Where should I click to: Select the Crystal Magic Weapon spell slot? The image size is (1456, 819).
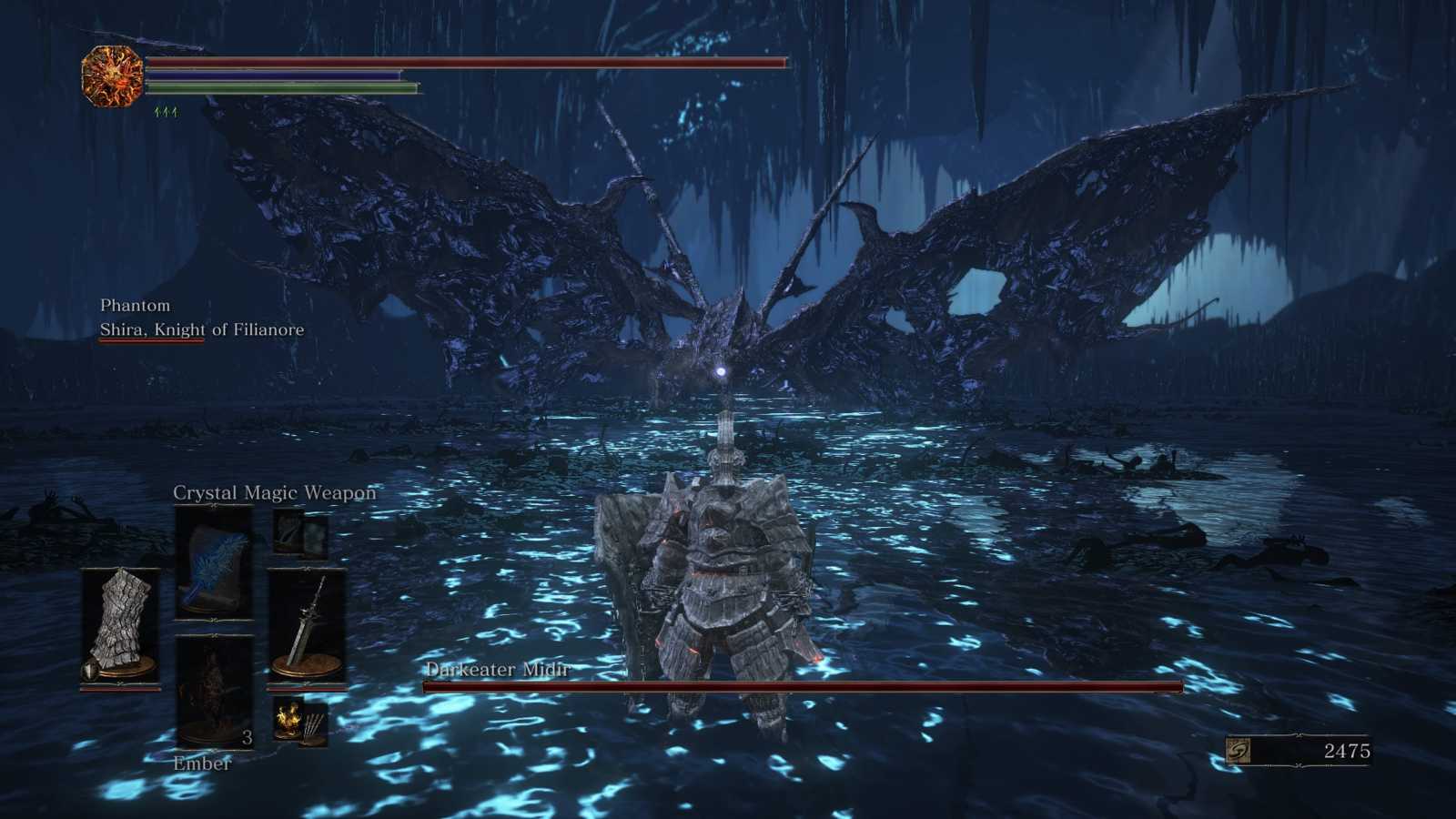[214, 561]
